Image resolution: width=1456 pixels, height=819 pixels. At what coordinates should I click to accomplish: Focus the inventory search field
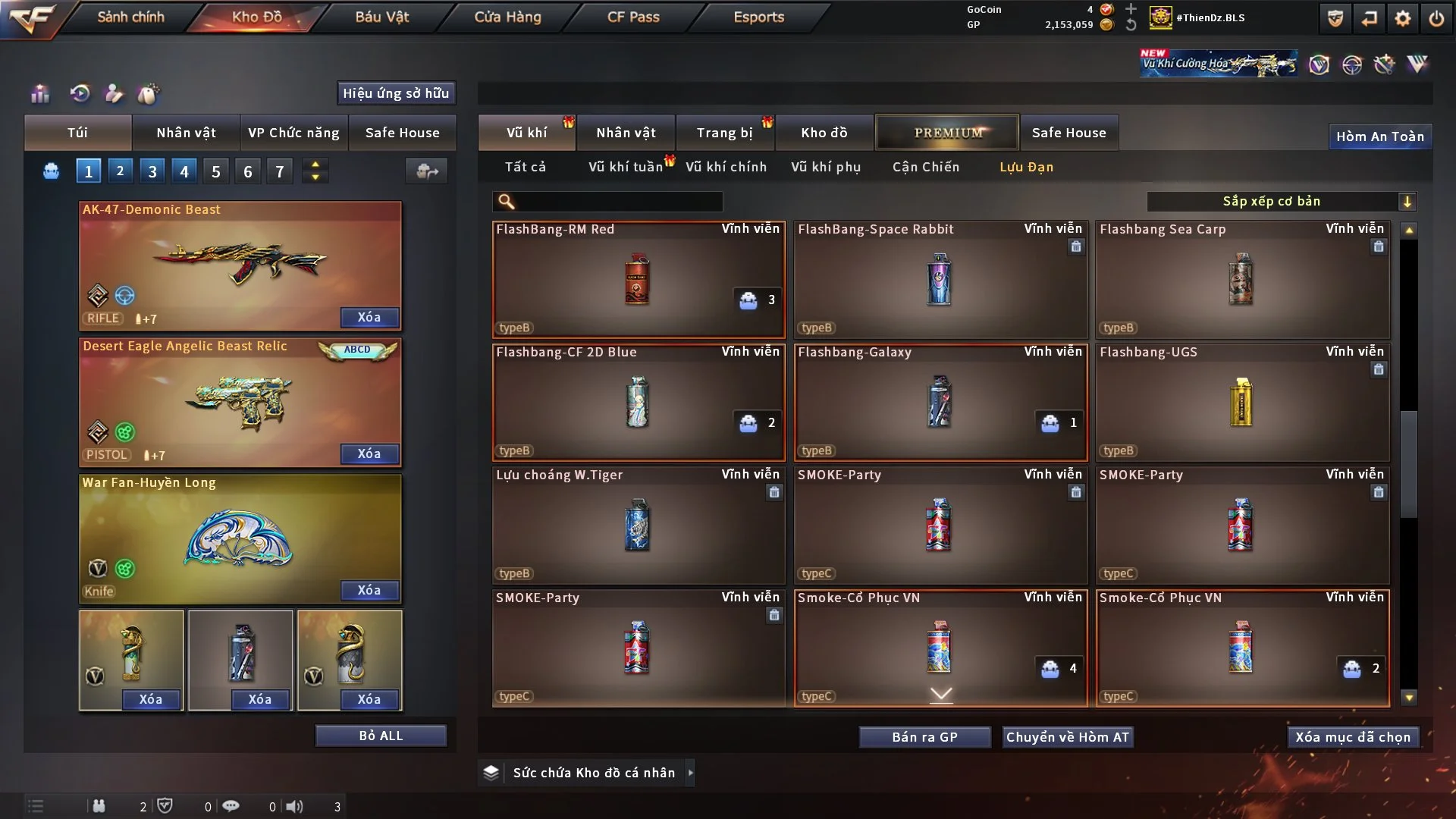[618, 201]
